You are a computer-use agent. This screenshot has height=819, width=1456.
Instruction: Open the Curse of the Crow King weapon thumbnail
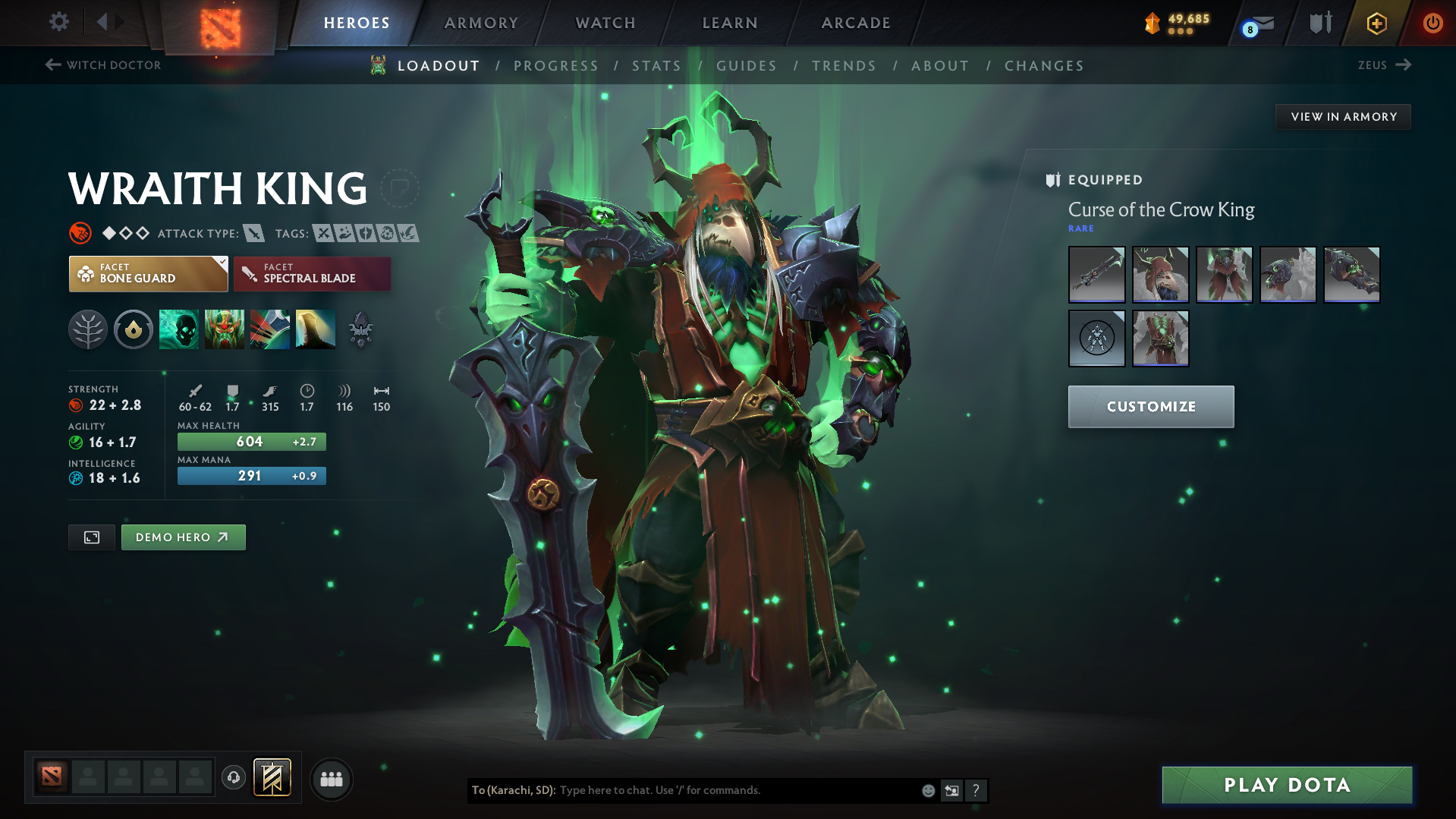tap(1096, 275)
